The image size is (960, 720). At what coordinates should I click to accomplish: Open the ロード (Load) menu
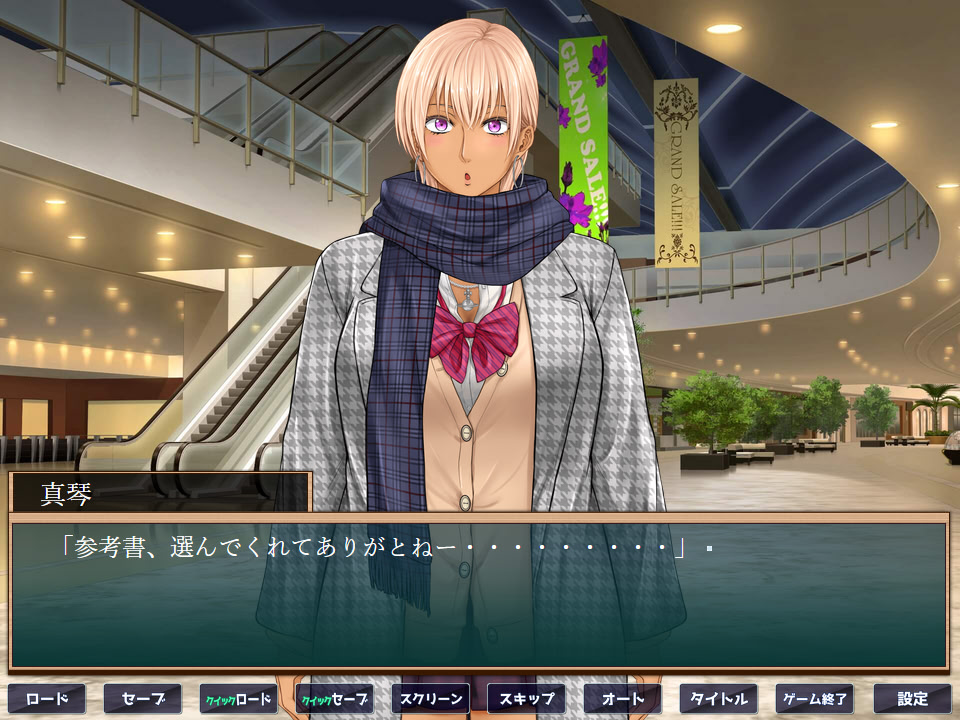pyautogui.click(x=47, y=698)
